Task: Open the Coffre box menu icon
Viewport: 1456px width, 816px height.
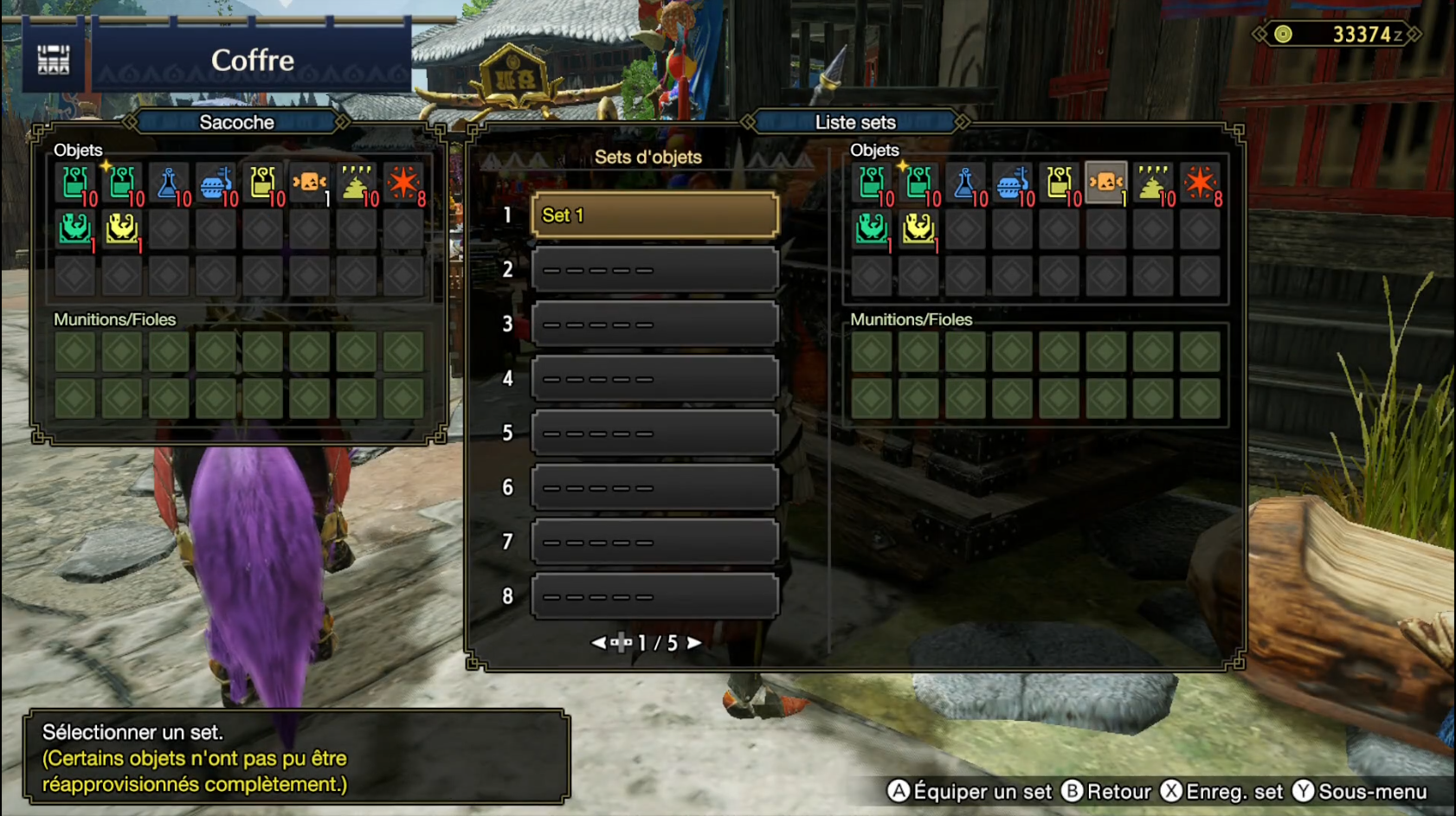Action: [x=54, y=60]
